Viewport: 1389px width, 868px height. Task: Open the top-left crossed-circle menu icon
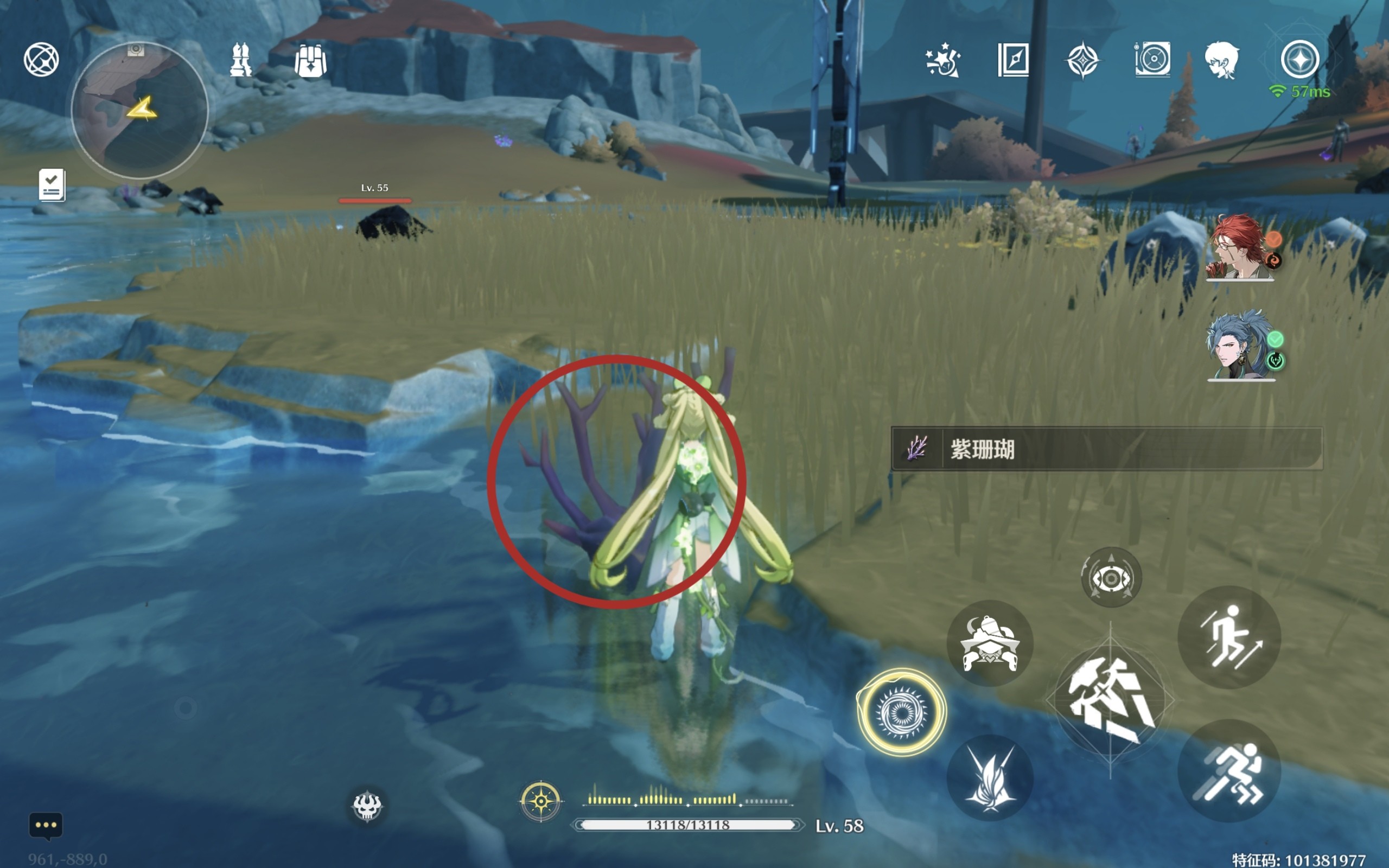[x=41, y=59]
